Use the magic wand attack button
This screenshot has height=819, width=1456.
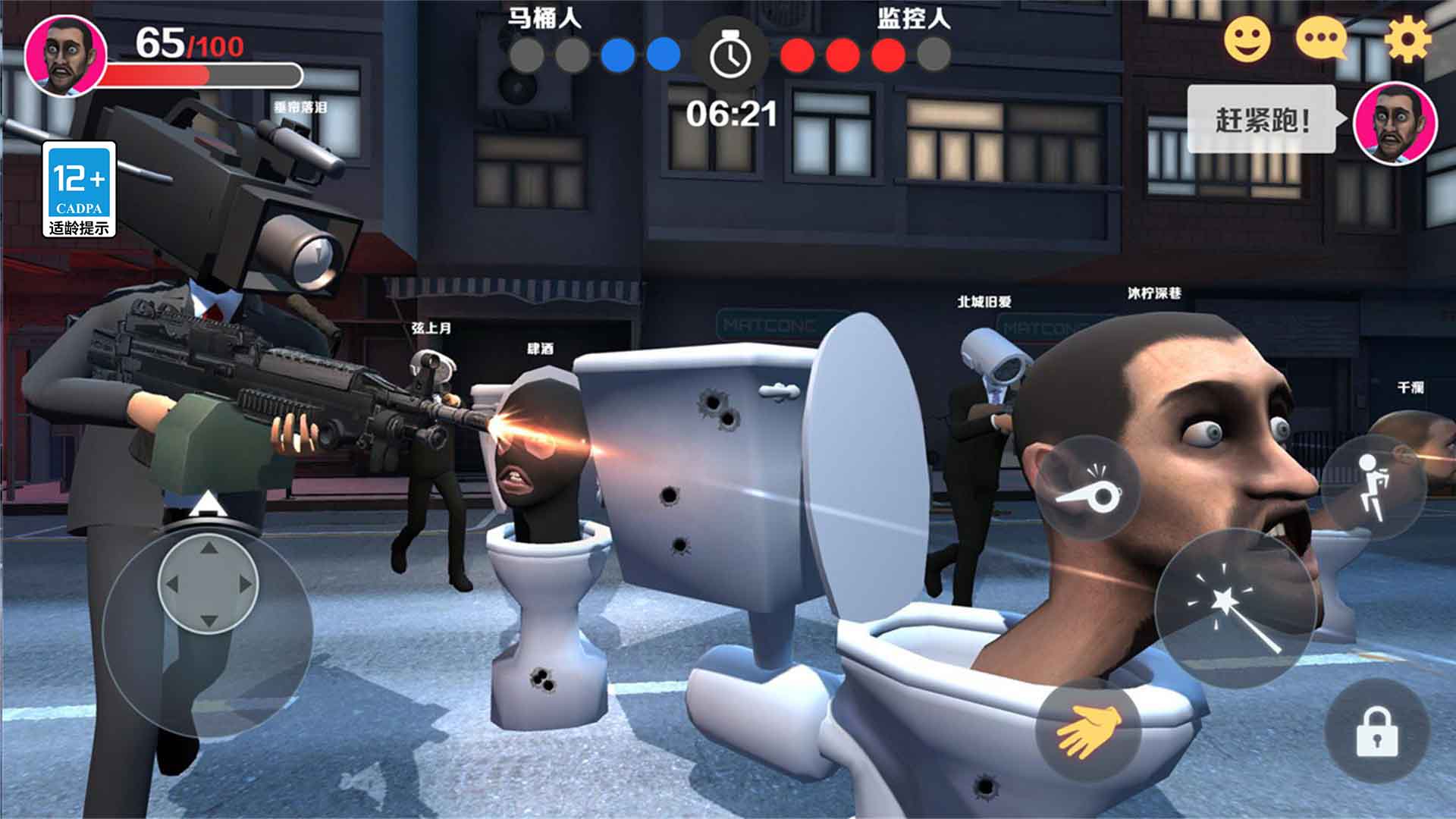tap(1235, 608)
